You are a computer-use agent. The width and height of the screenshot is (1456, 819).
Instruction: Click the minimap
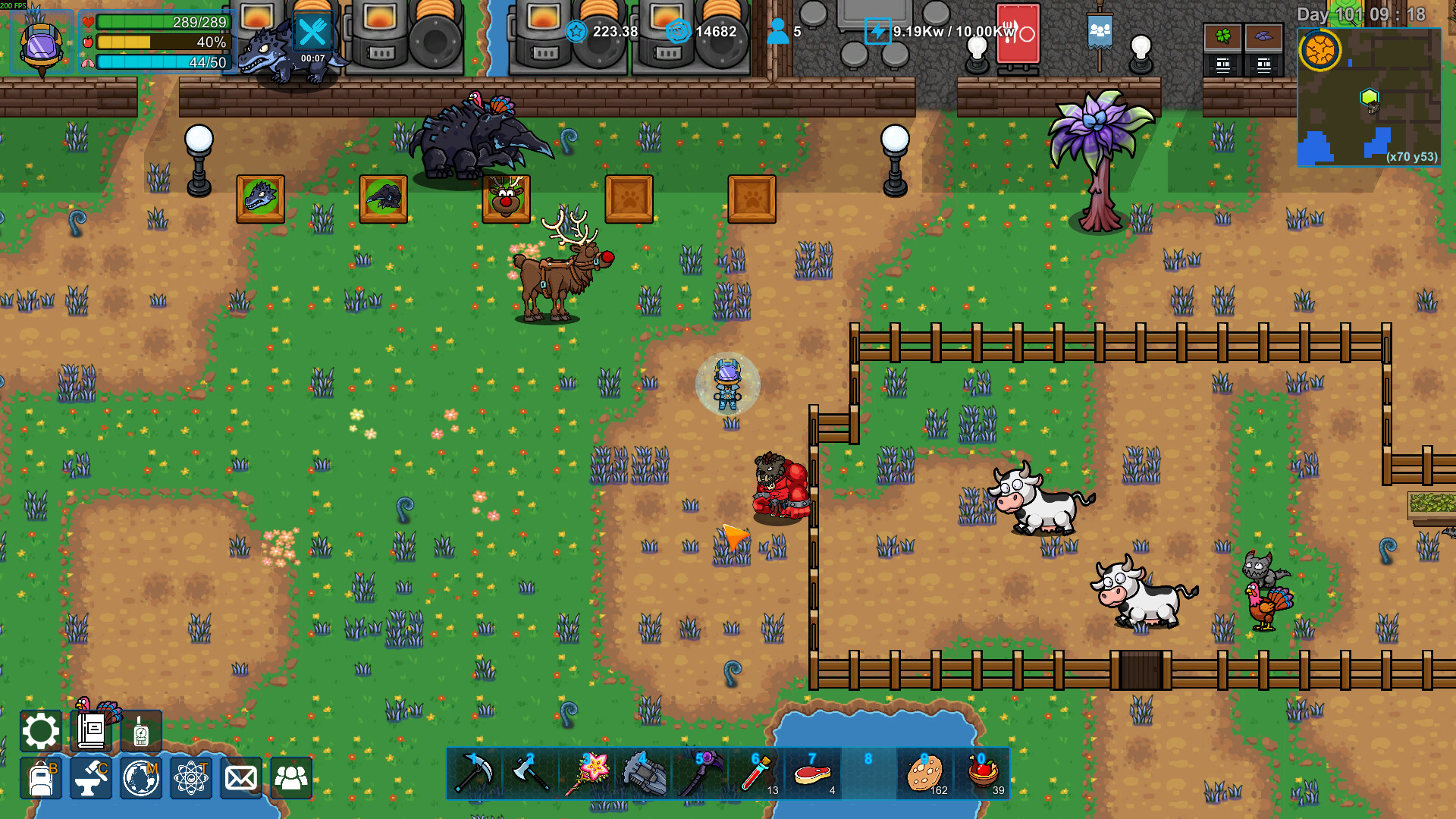point(1369,97)
